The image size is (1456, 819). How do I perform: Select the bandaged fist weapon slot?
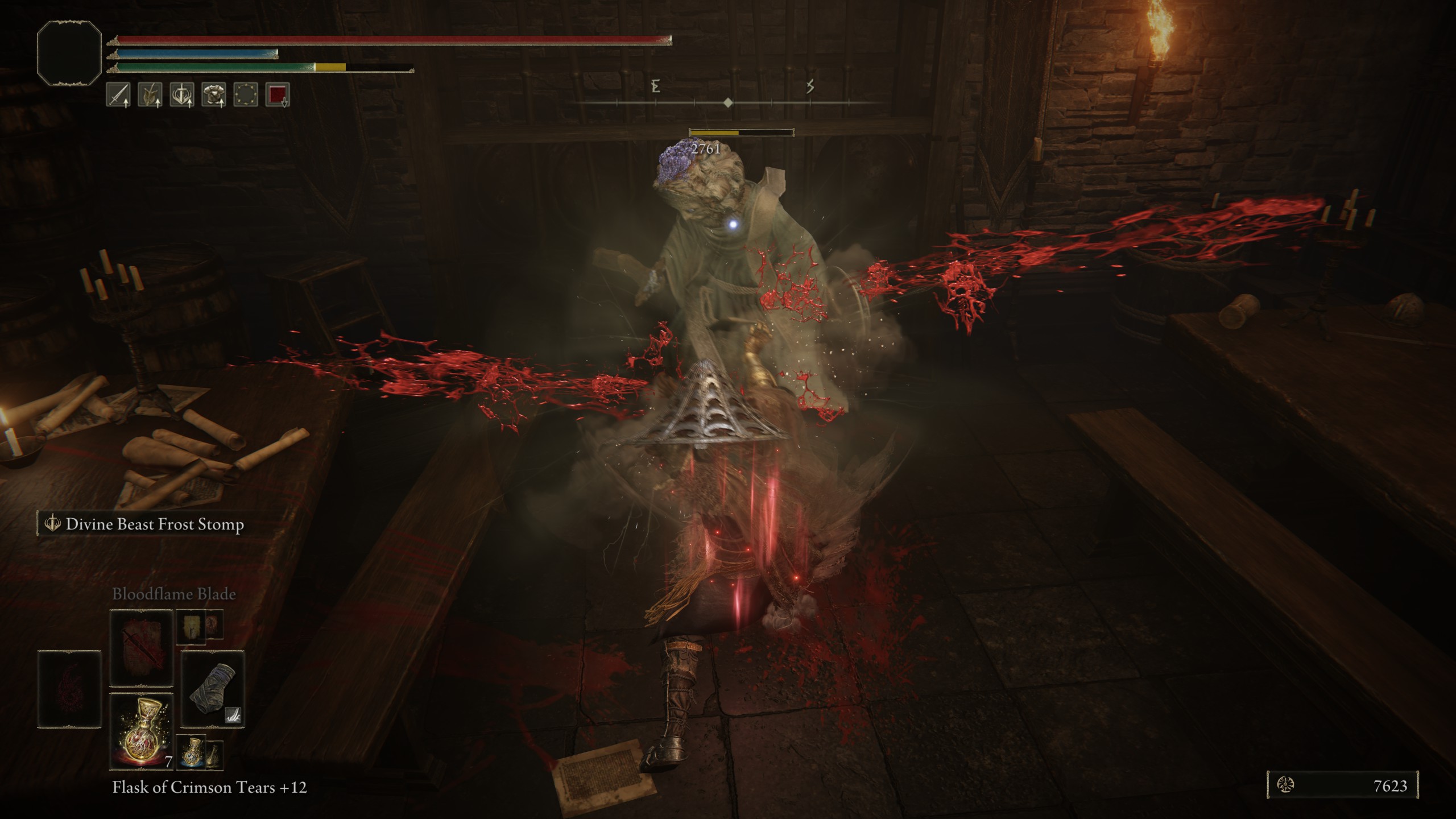point(213,689)
